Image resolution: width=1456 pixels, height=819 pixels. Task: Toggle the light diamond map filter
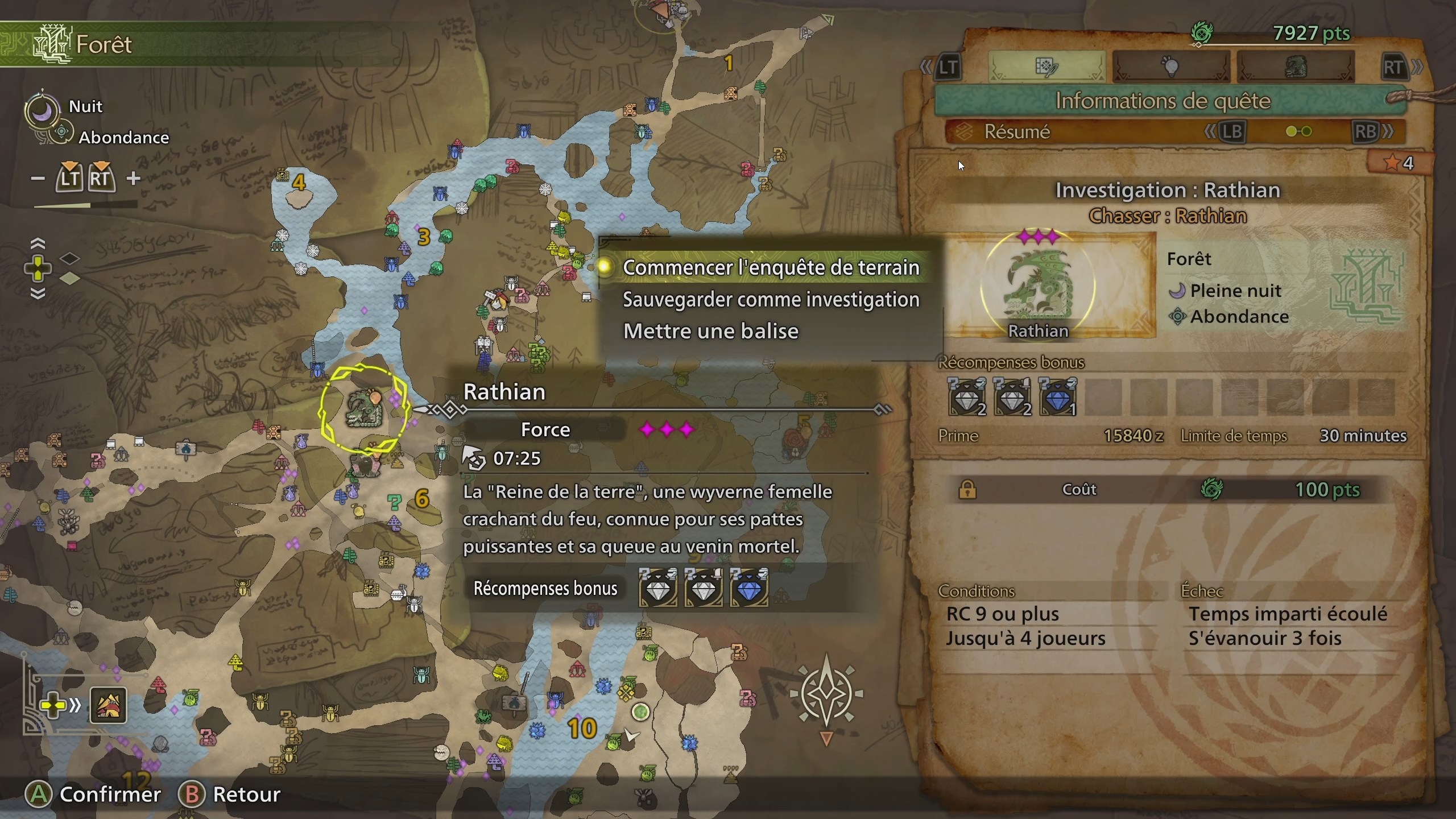(70, 280)
